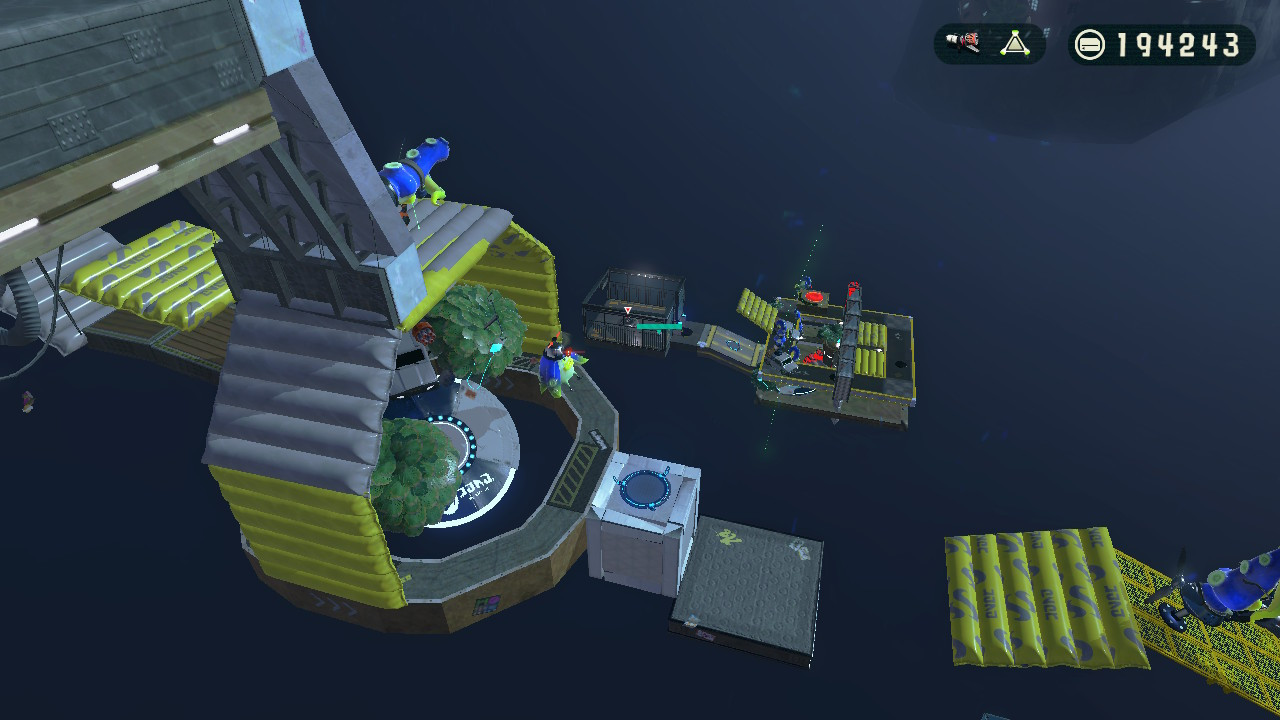Viewport: 1280px width, 720px height.
Task: Click the inverted red arrow inside the cage
Action: pos(627,310)
